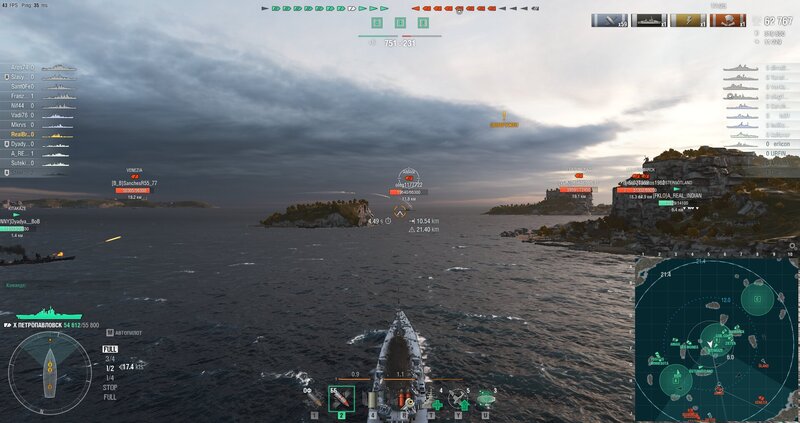The image size is (800, 423).
Task: Select the highlighted AP shell slot
Action: point(341,399)
